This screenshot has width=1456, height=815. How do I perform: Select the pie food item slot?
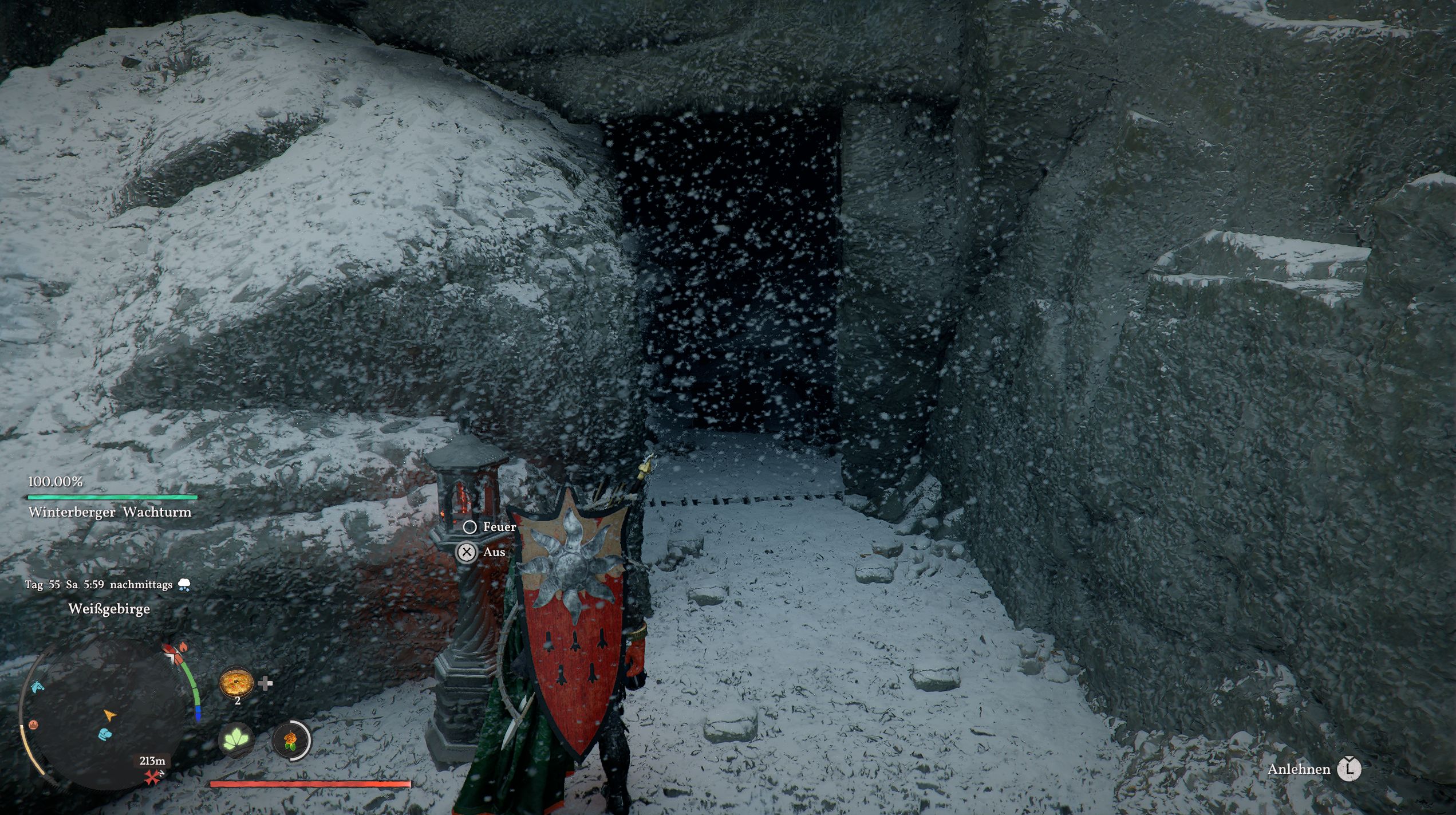[x=235, y=682]
